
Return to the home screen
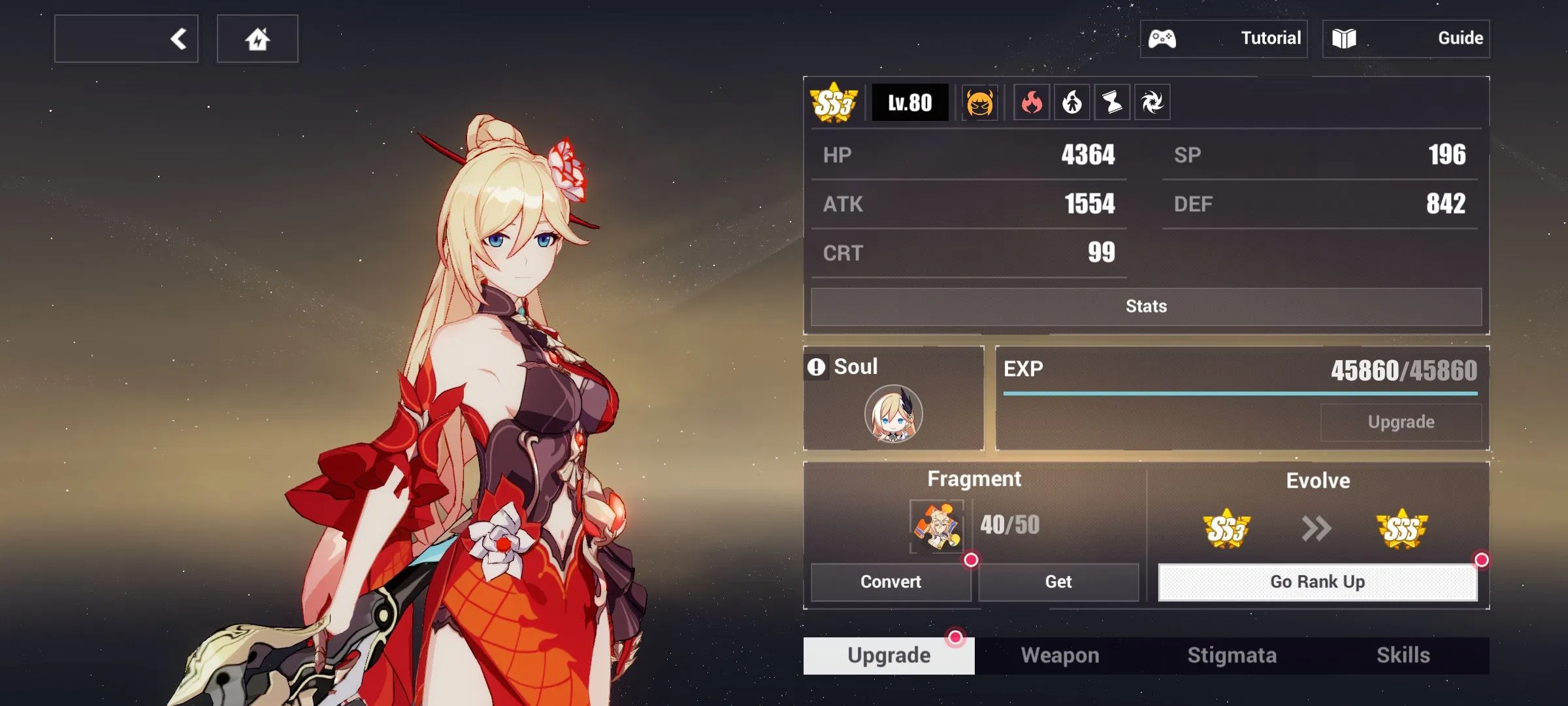point(257,39)
